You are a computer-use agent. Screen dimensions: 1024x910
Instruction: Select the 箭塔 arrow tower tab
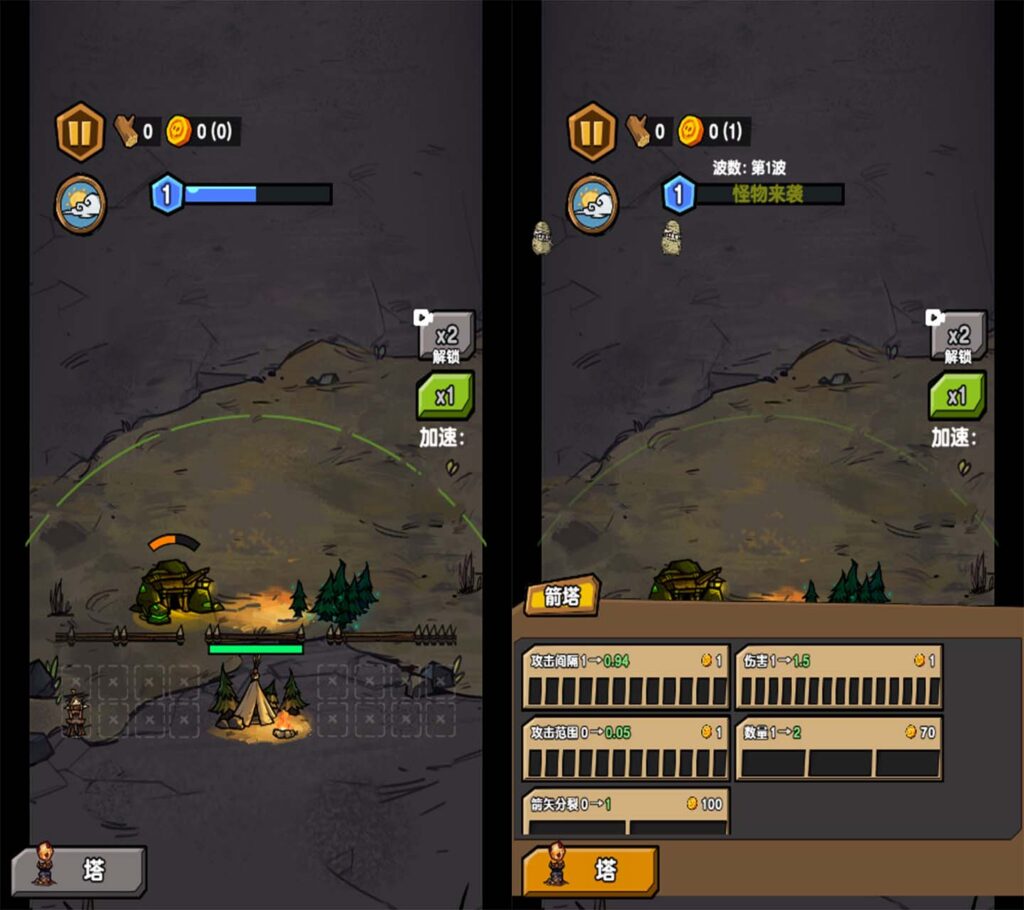pos(562,597)
